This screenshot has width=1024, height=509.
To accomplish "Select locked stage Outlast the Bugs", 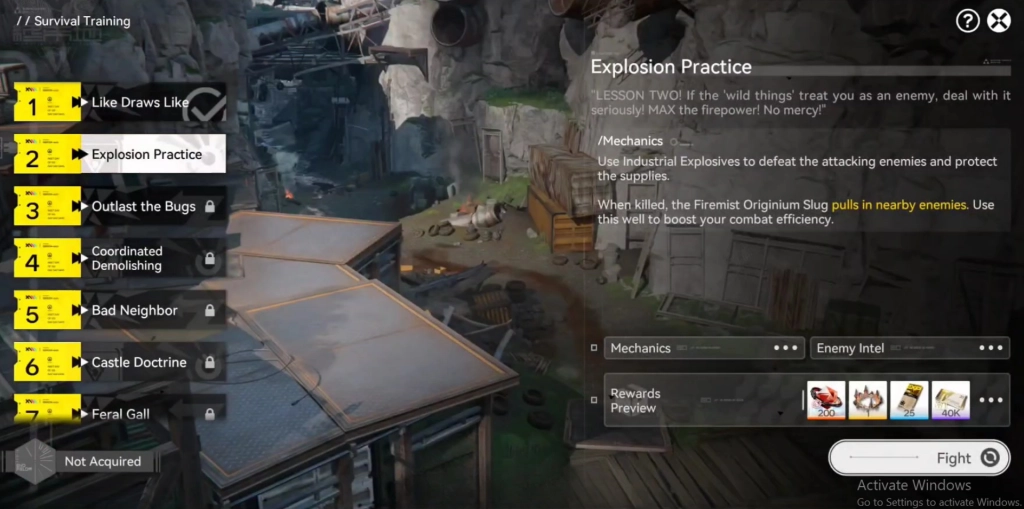I will pyautogui.click(x=143, y=207).
